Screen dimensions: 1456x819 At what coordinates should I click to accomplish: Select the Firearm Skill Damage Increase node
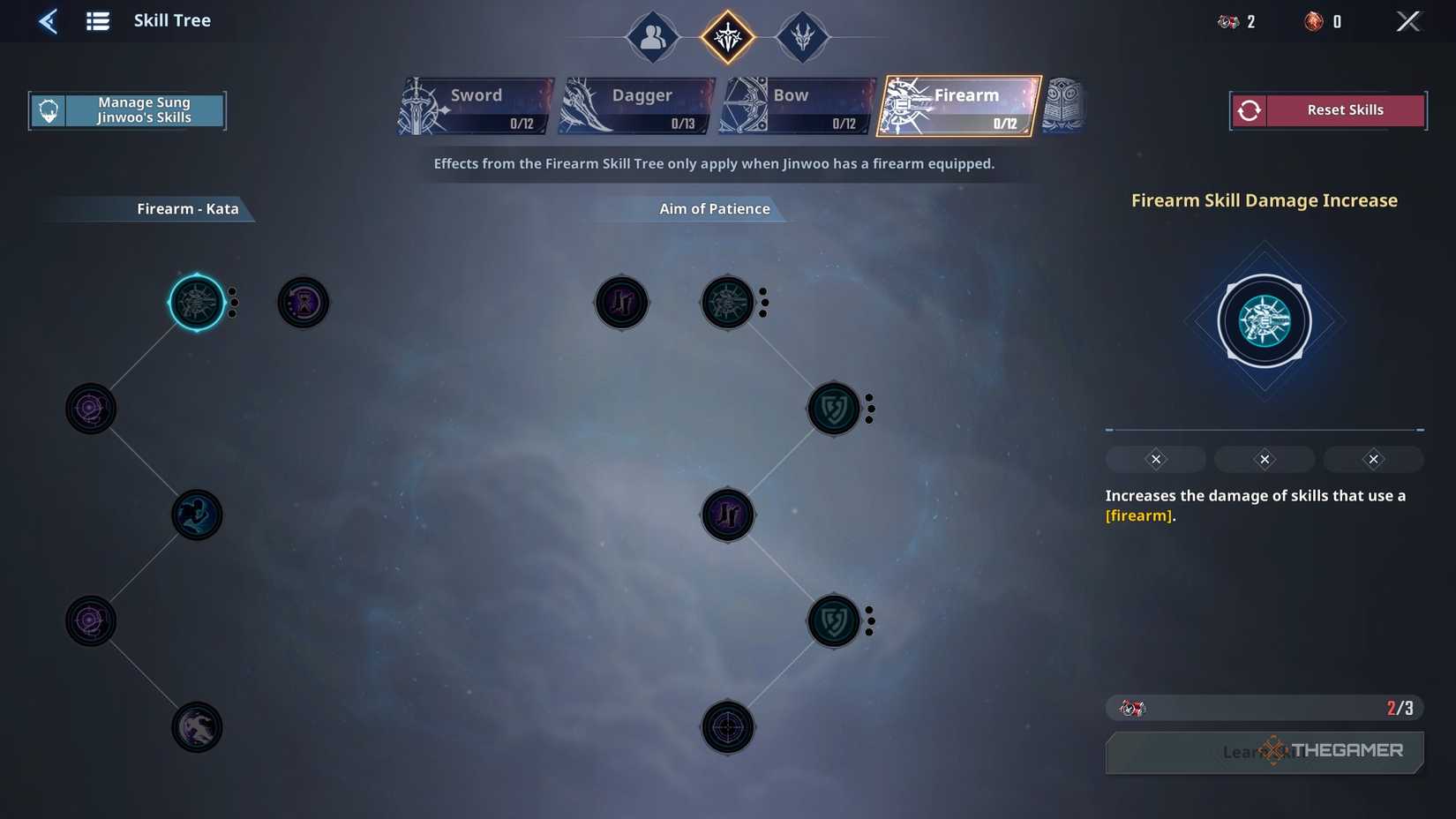199,302
